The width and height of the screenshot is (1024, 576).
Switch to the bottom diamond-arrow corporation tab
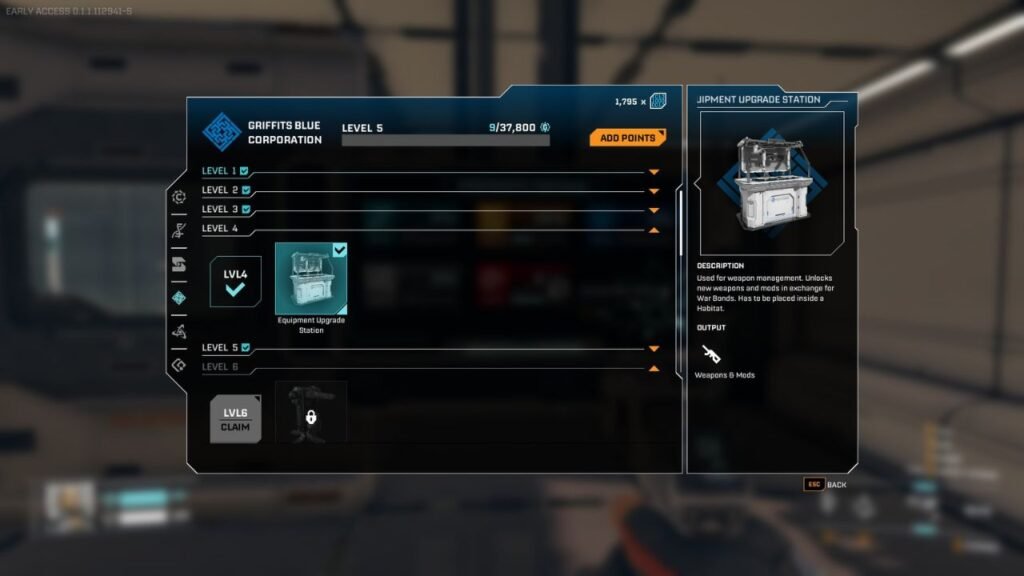tap(179, 366)
